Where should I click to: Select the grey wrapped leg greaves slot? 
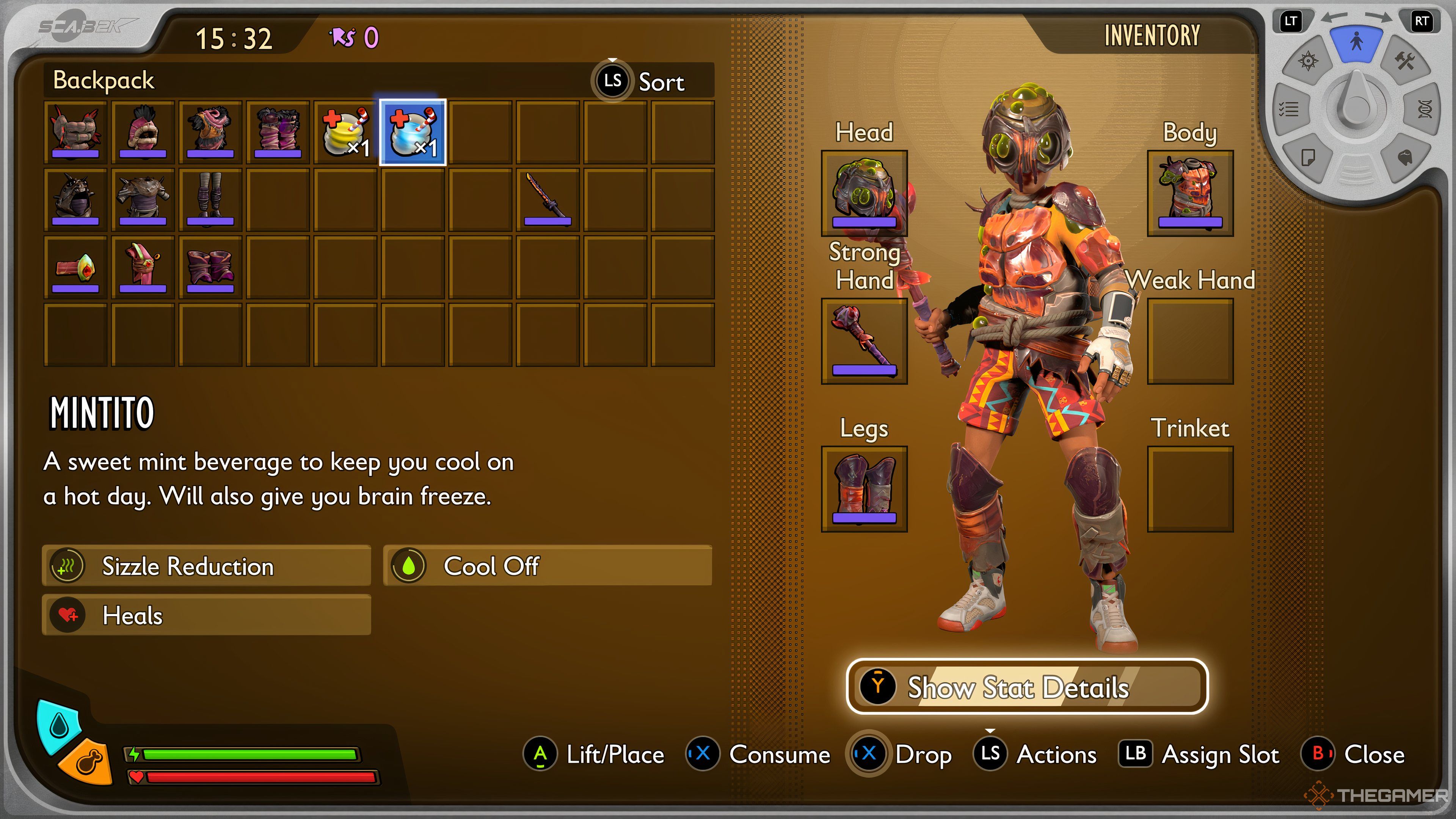pos(210,199)
